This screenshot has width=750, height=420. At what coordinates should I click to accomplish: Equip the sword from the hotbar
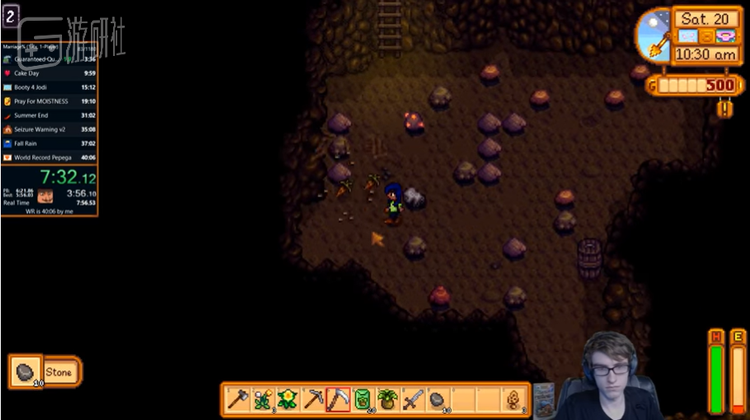coord(413,399)
